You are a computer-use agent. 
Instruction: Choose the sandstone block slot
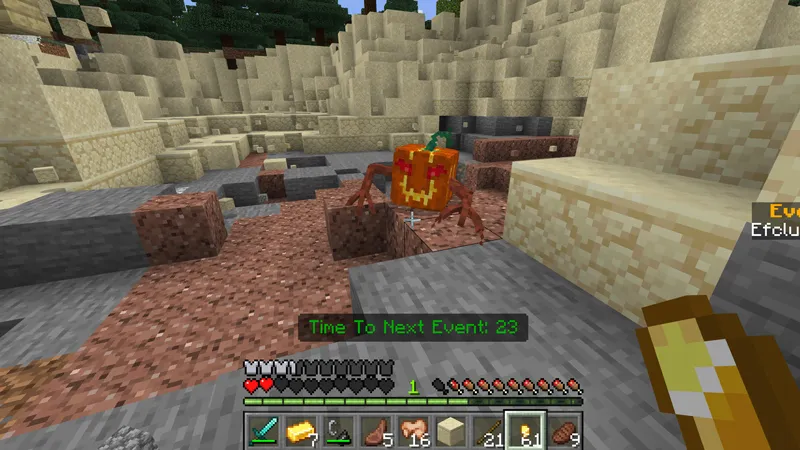tap(447, 431)
